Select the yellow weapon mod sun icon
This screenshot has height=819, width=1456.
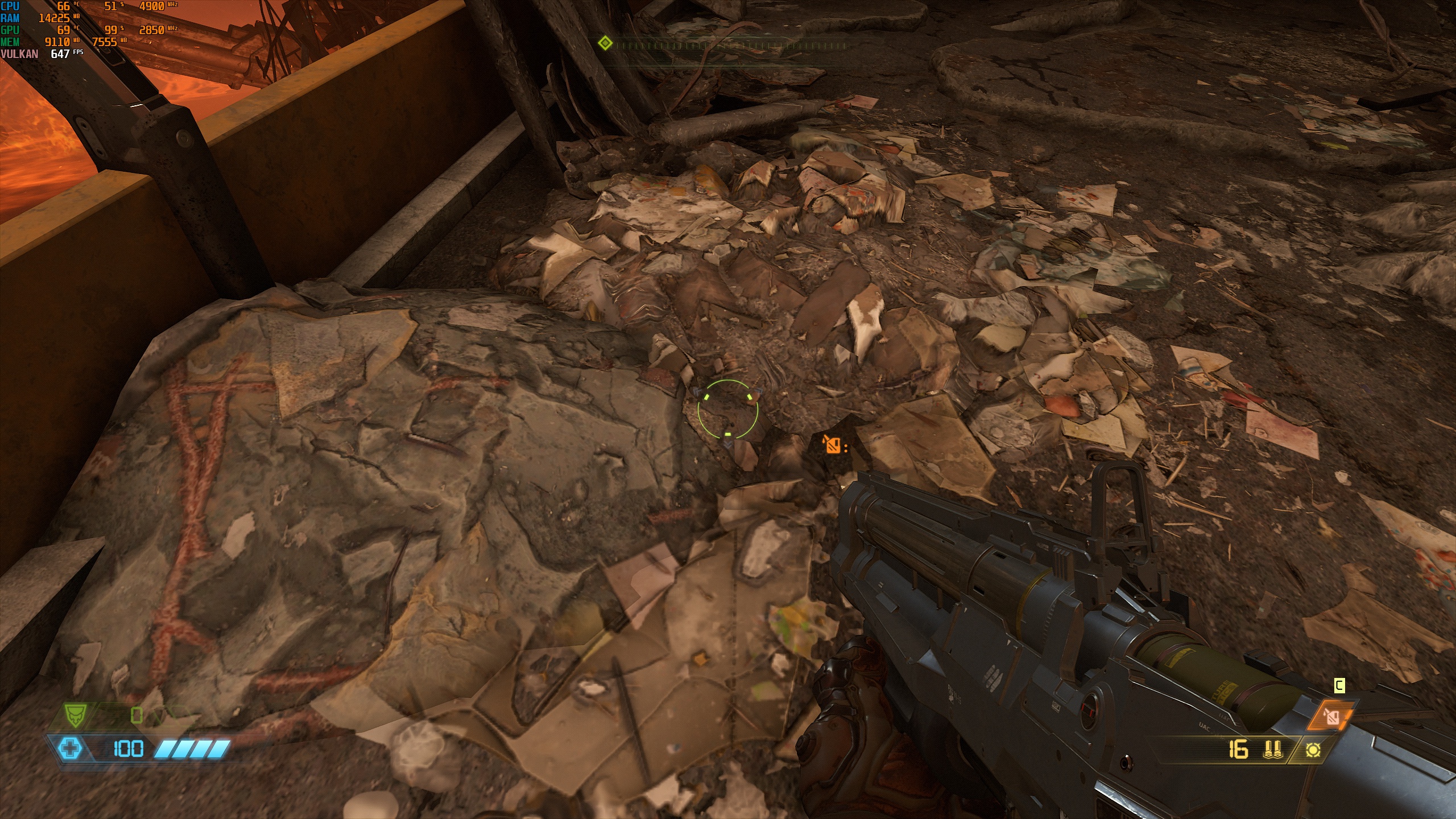point(1313,750)
